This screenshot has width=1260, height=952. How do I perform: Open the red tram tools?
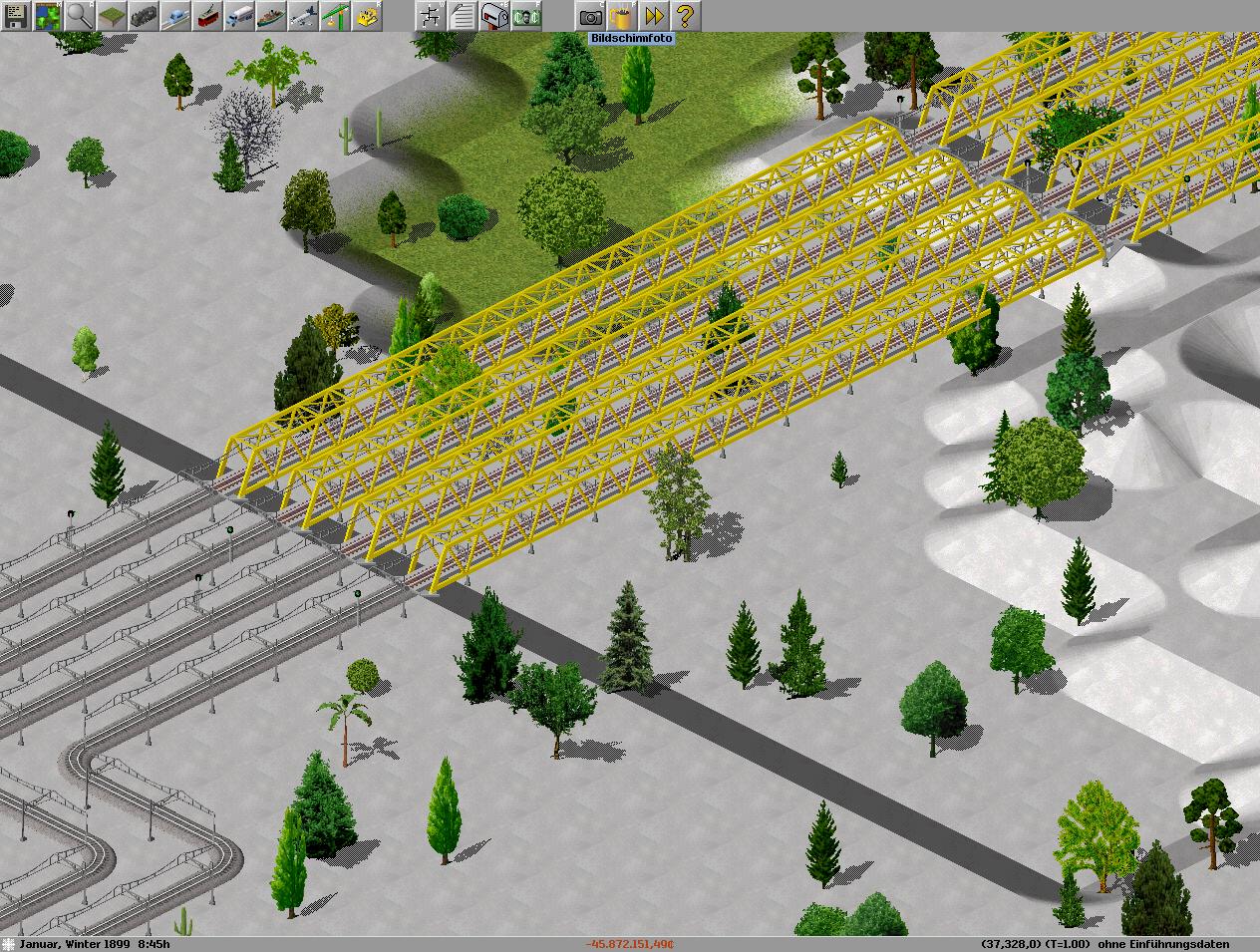click(207, 15)
